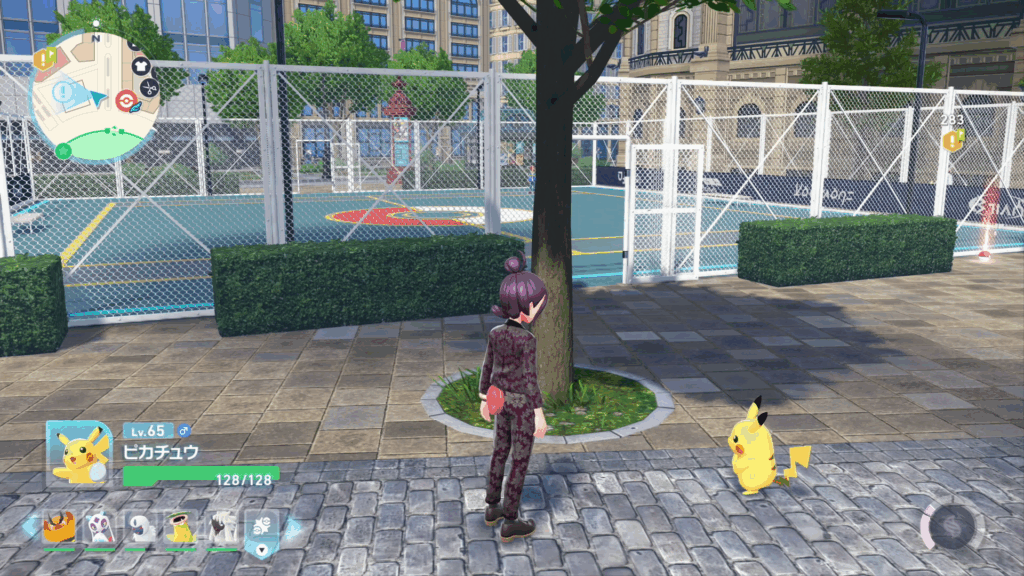
Task: Open the Poké Ball swap slot with down arrow
Action: point(262,528)
